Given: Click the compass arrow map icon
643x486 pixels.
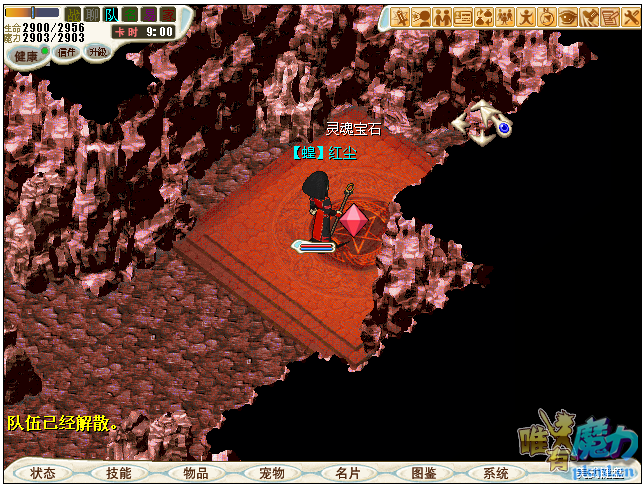Looking at the screenshot, I should click(482, 121).
